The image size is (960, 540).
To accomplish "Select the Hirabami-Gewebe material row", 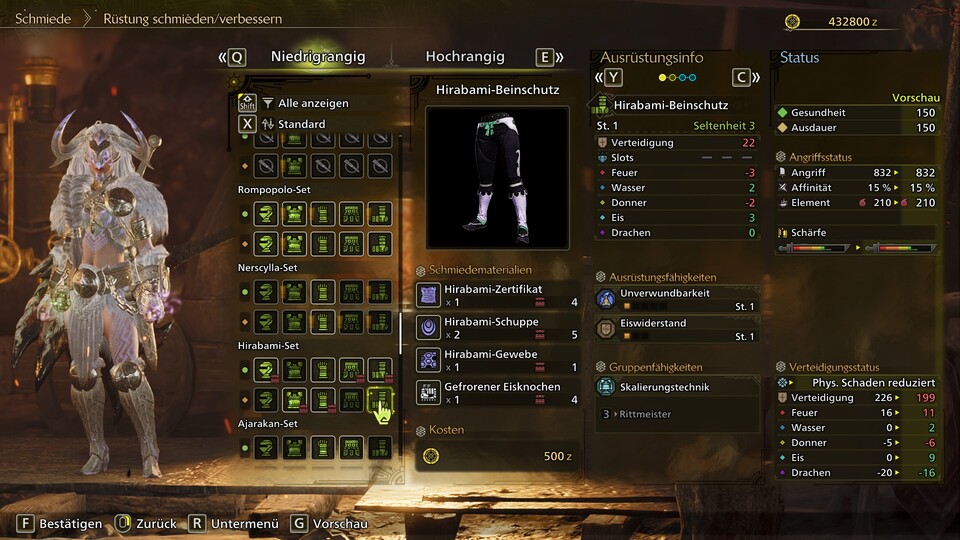I will 497,360.
